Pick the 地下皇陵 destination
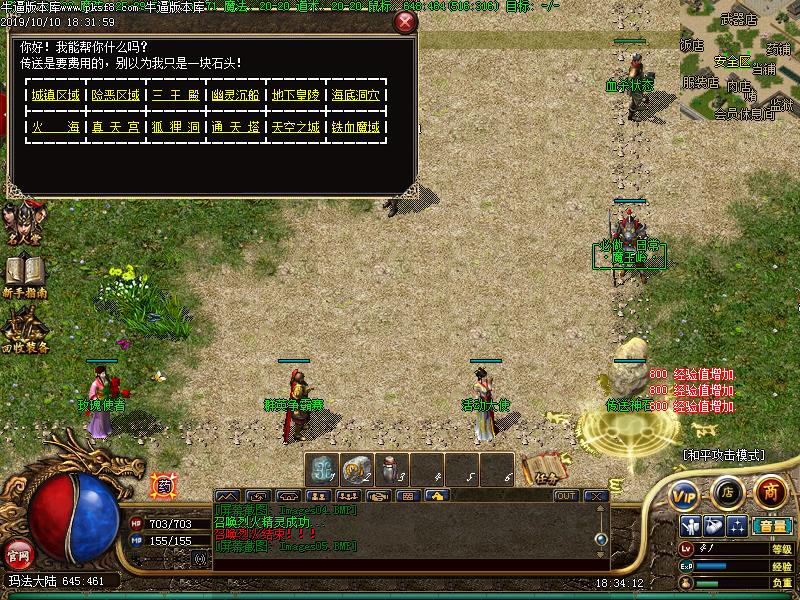The image size is (800, 600). click(x=296, y=95)
